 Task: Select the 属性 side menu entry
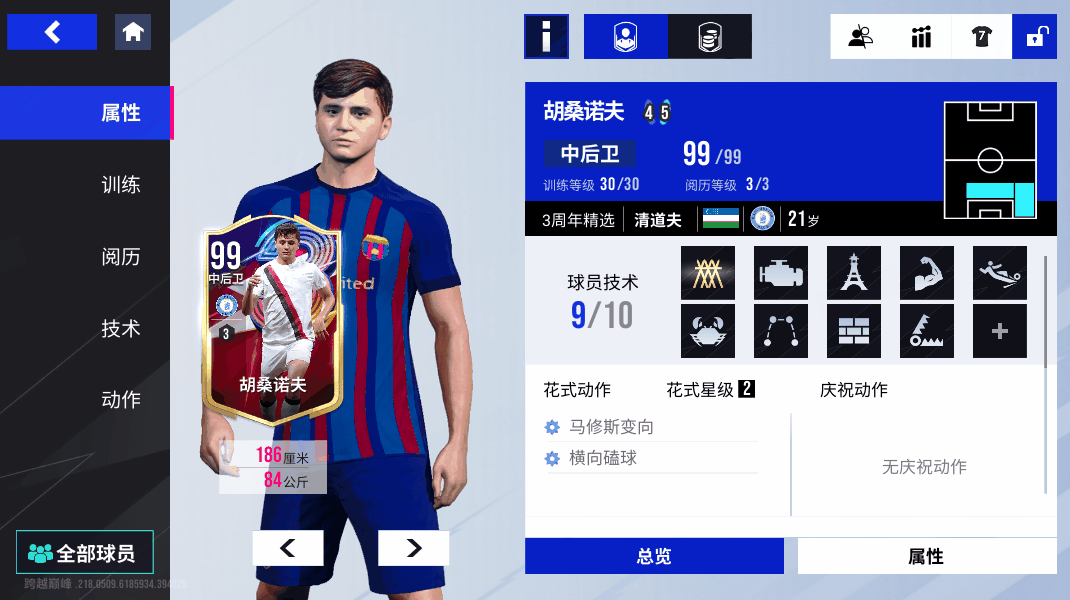click(x=120, y=113)
